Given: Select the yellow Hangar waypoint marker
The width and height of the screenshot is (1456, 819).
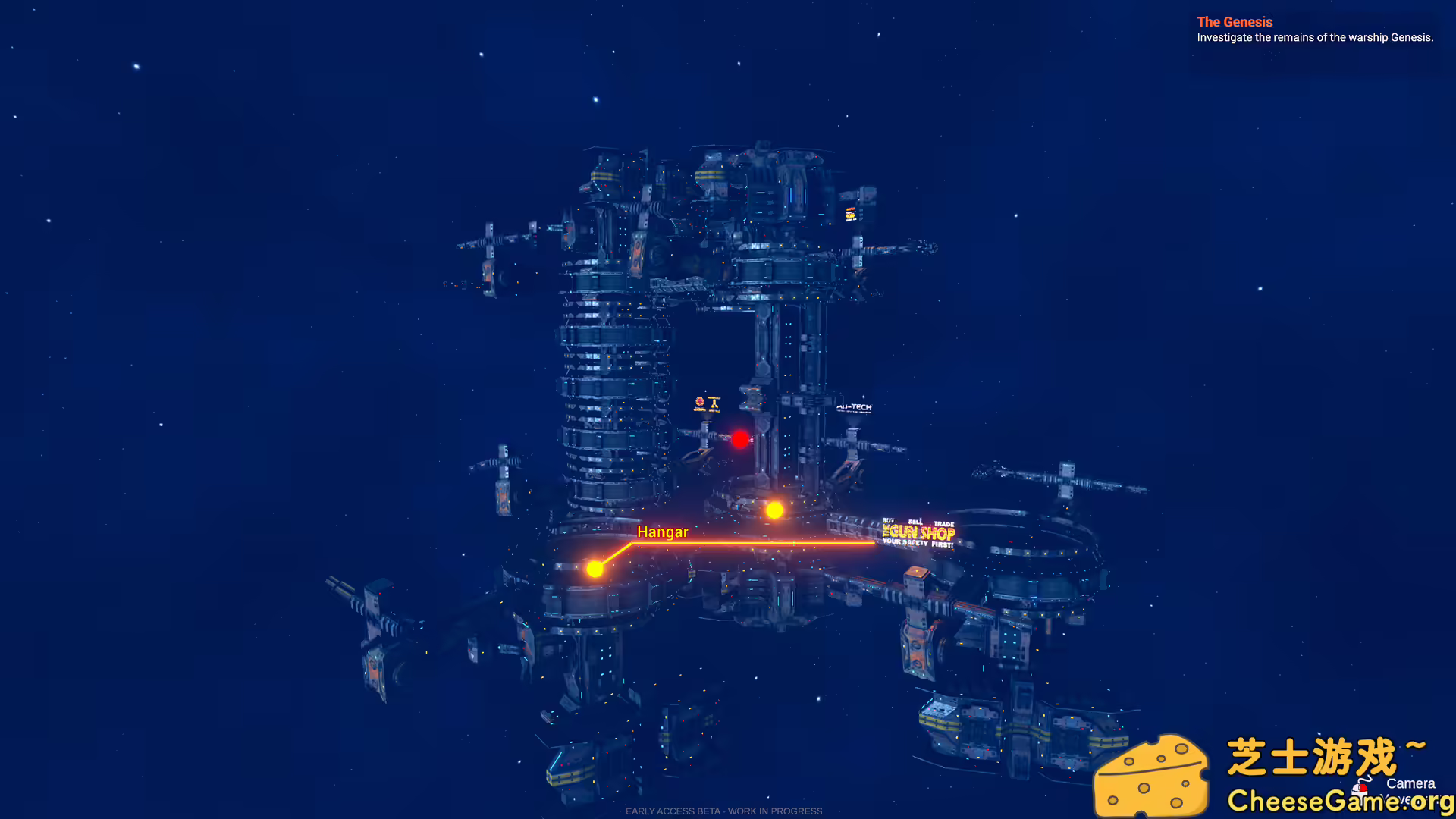Looking at the screenshot, I should pyautogui.click(x=595, y=568).
